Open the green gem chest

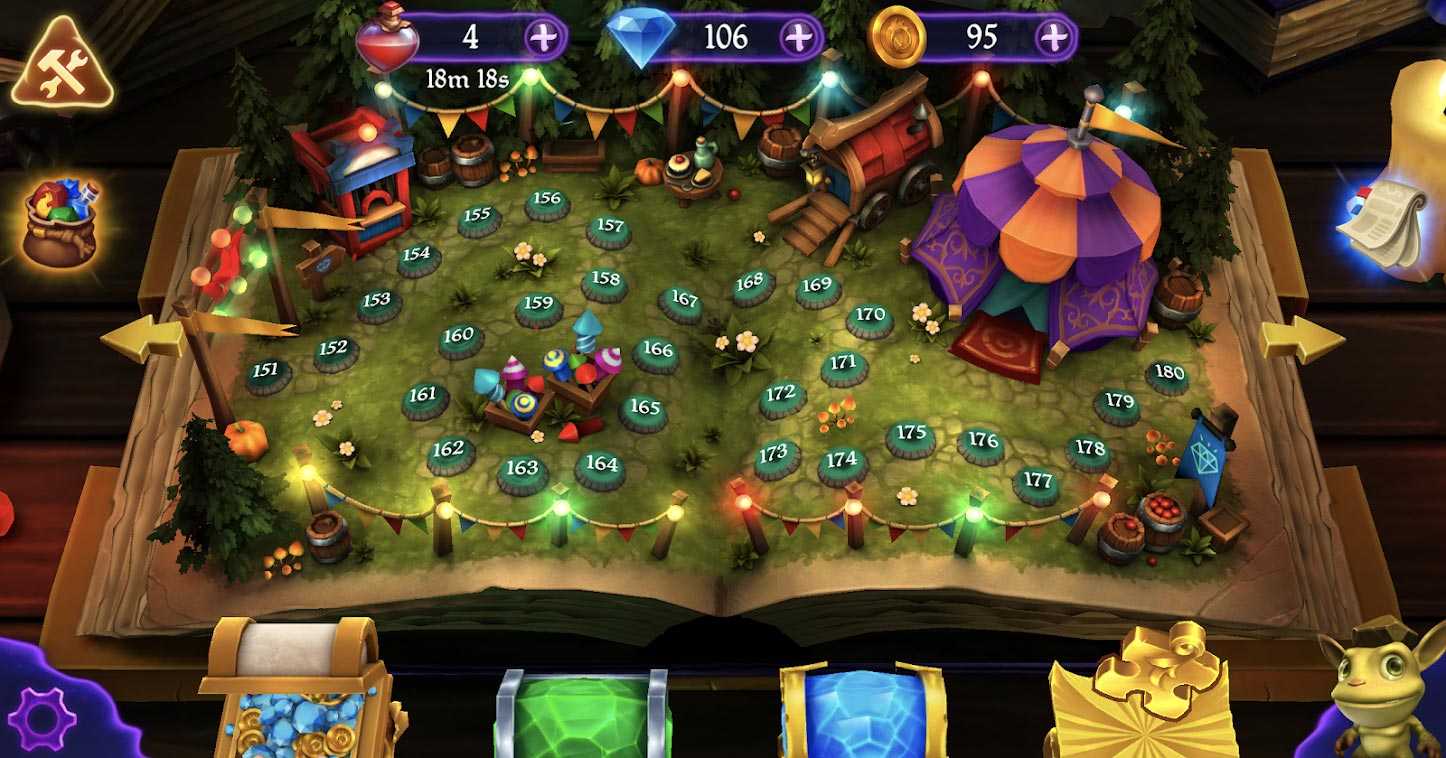583,712
